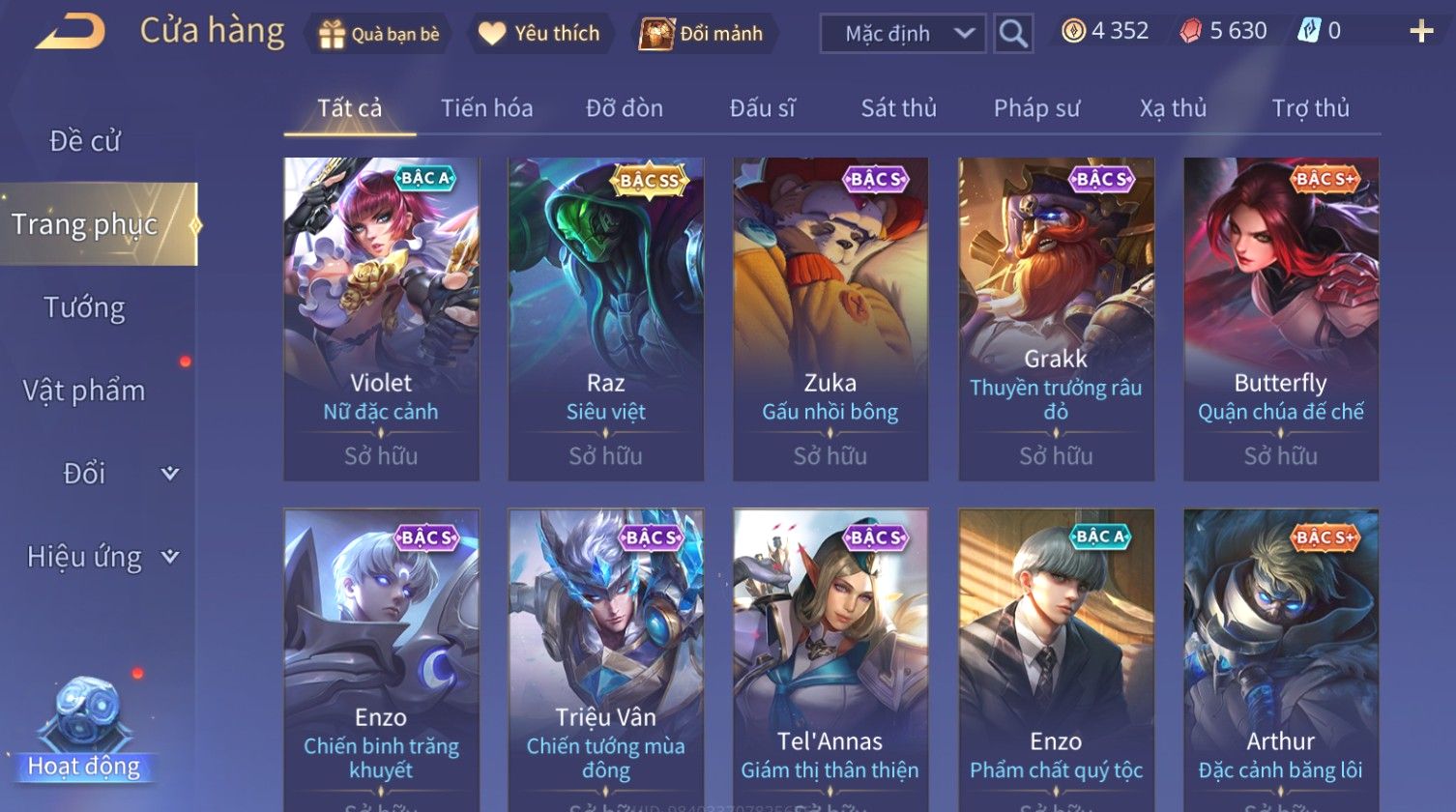Switch to the Đỡ đòn tab
The image size is (1456, 812).
pos(625,108)
